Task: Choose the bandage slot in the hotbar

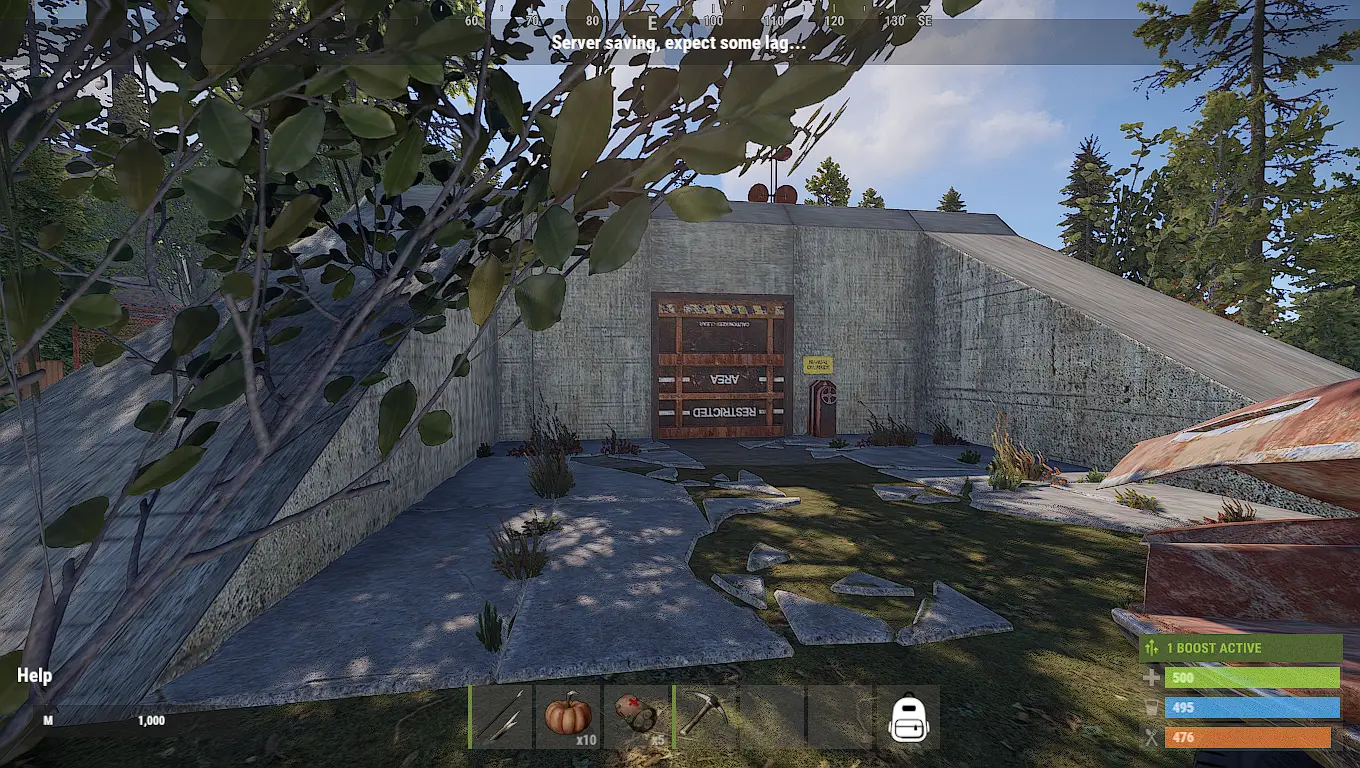Action: [636, 717]
